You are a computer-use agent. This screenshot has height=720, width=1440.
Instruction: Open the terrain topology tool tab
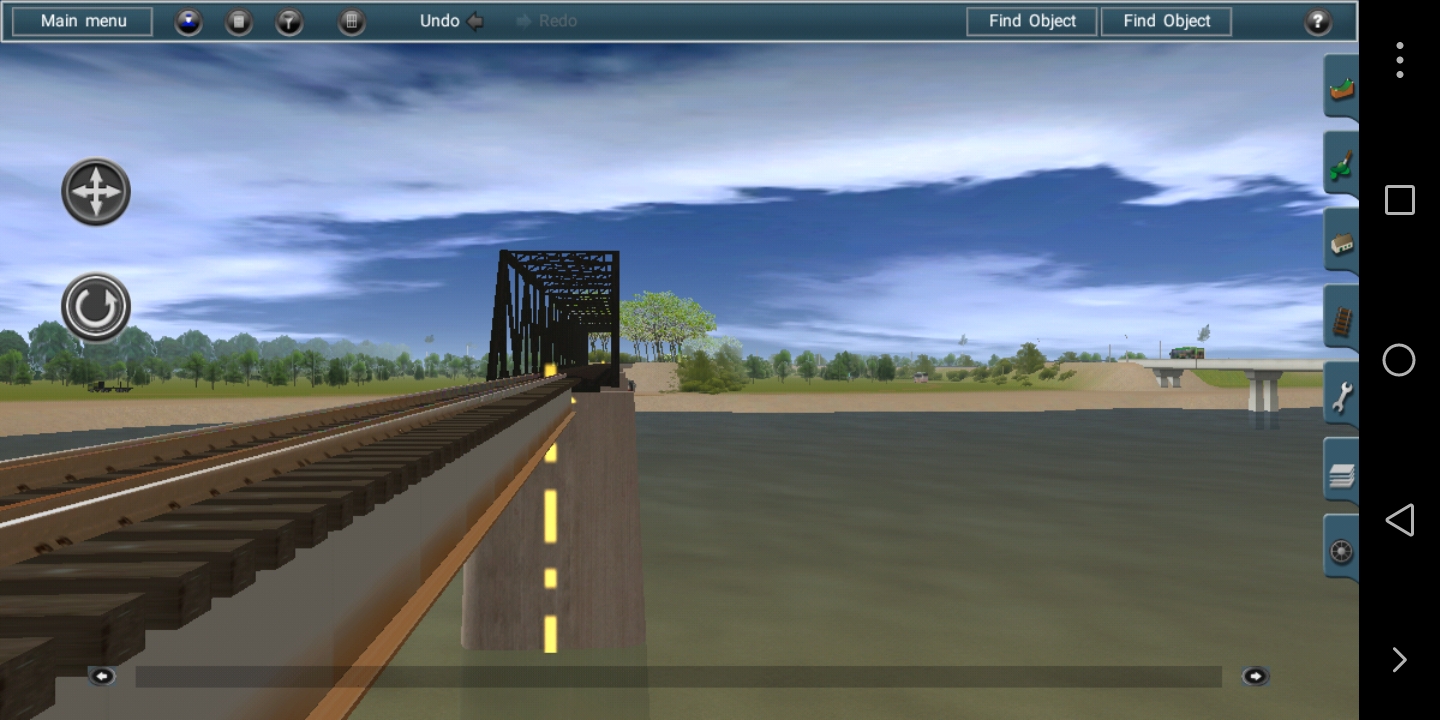(x=1340, y=86)
